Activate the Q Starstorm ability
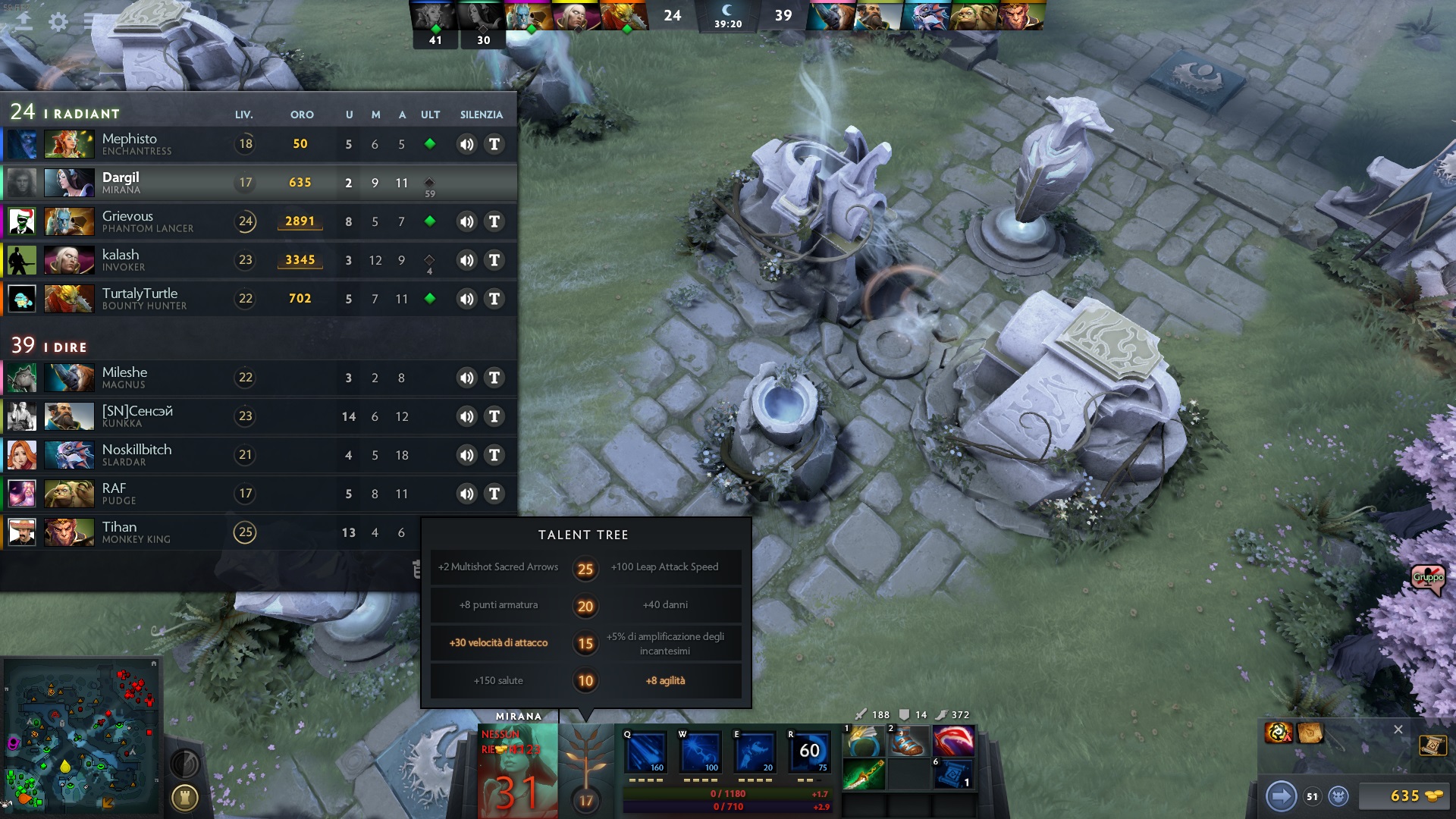 point(645,752)
